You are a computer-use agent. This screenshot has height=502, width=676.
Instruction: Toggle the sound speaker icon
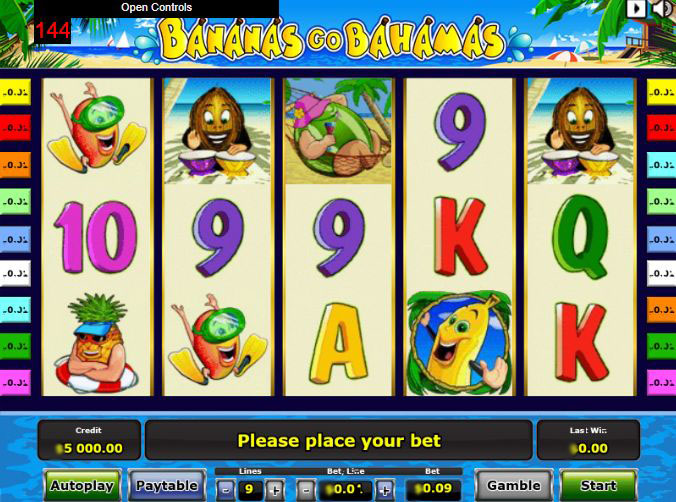tap(662, 9)
